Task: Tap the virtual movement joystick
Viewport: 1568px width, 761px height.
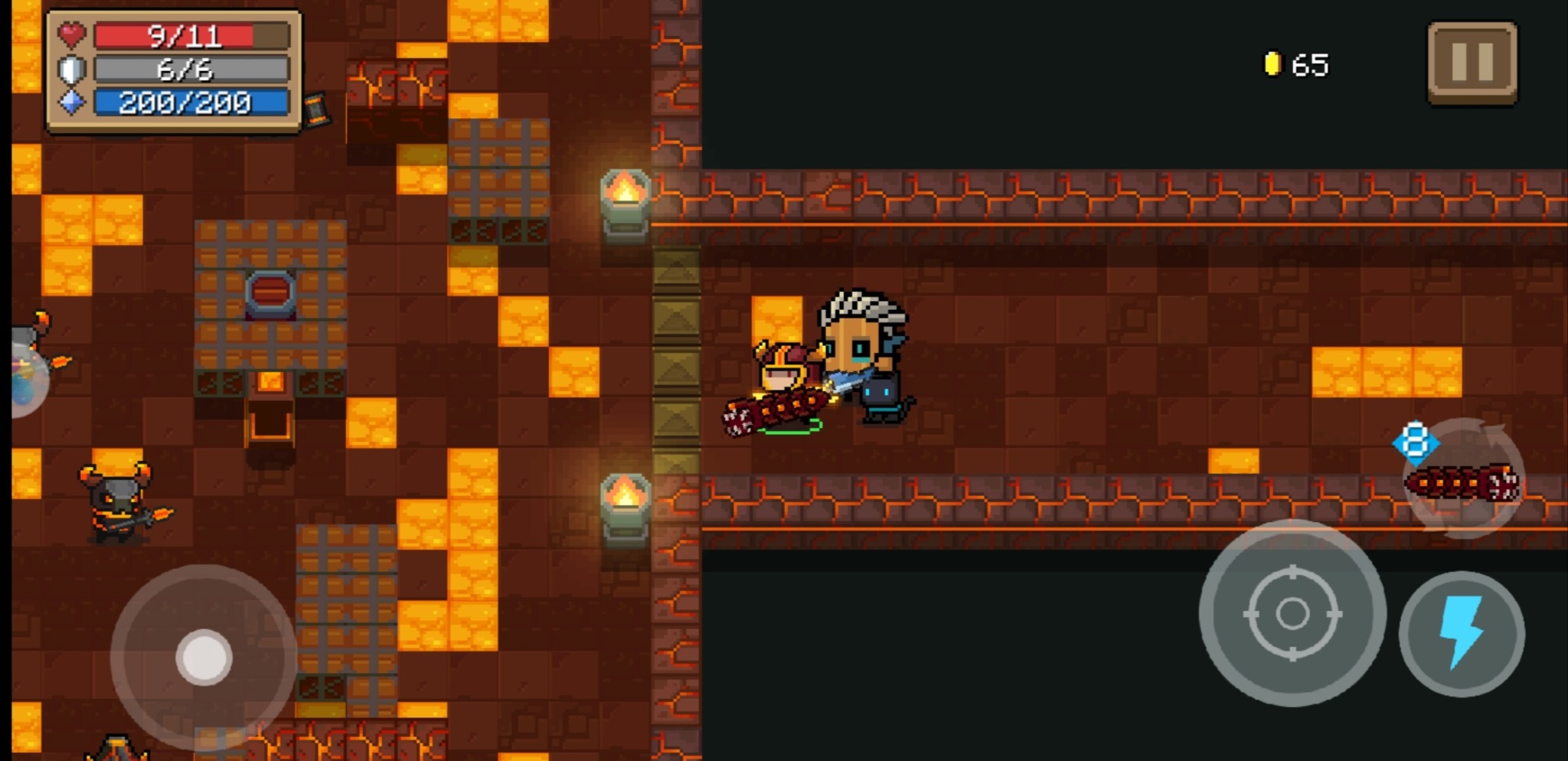Action: click(x=204, y=657)
